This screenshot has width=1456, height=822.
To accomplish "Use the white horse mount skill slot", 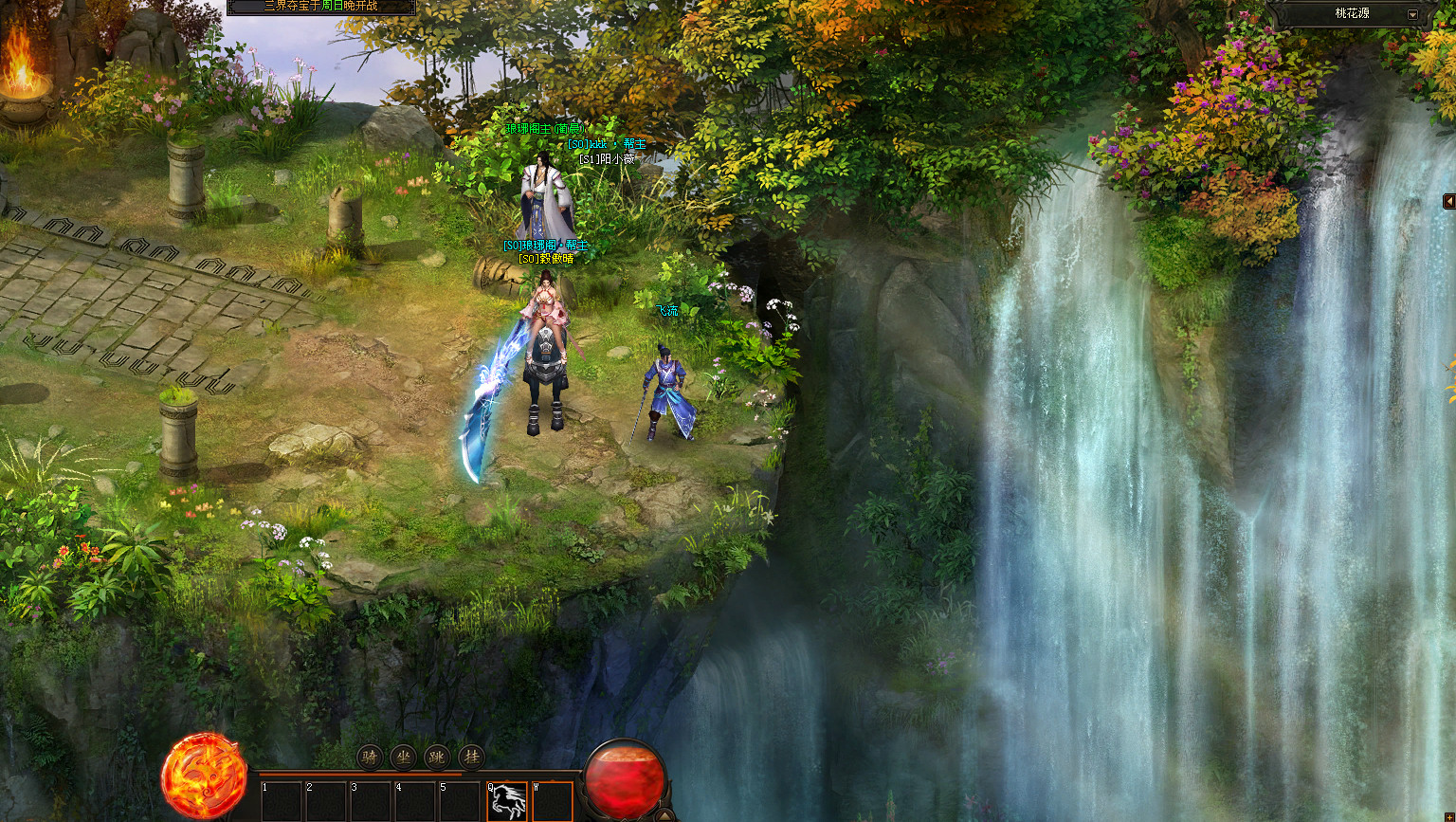I will [508, 801].
